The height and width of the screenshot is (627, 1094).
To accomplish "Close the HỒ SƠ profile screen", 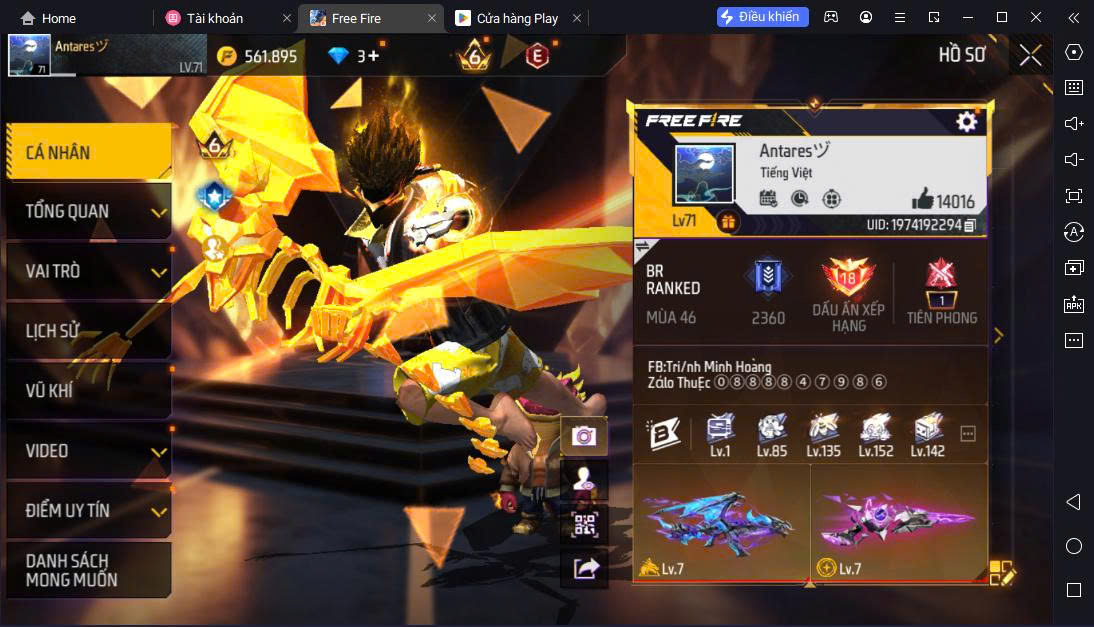I will [1030, 55].
